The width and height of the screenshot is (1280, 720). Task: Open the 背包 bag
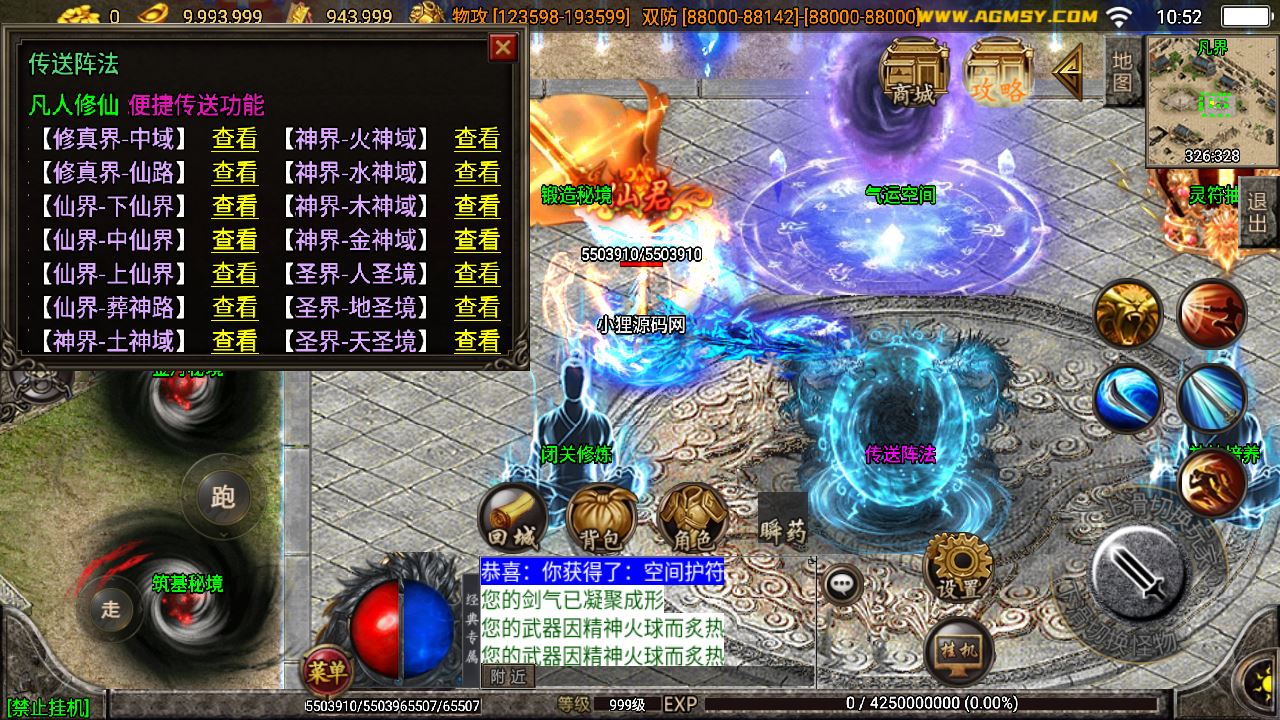[601, 519]
